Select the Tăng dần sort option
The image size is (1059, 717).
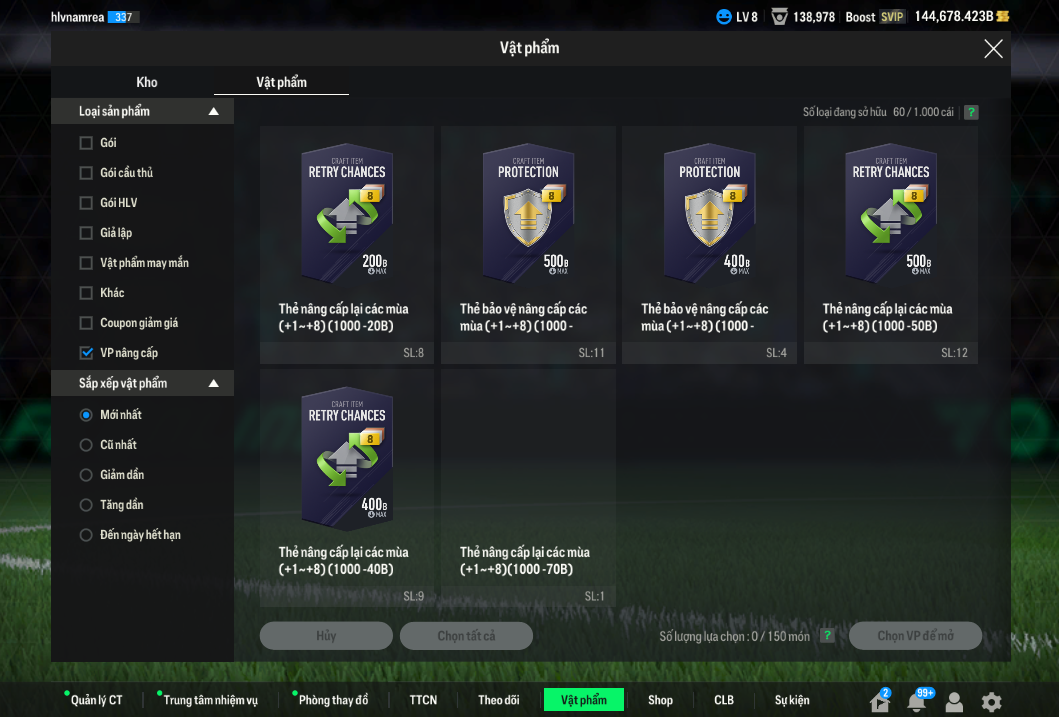click(x=86, y=505)
